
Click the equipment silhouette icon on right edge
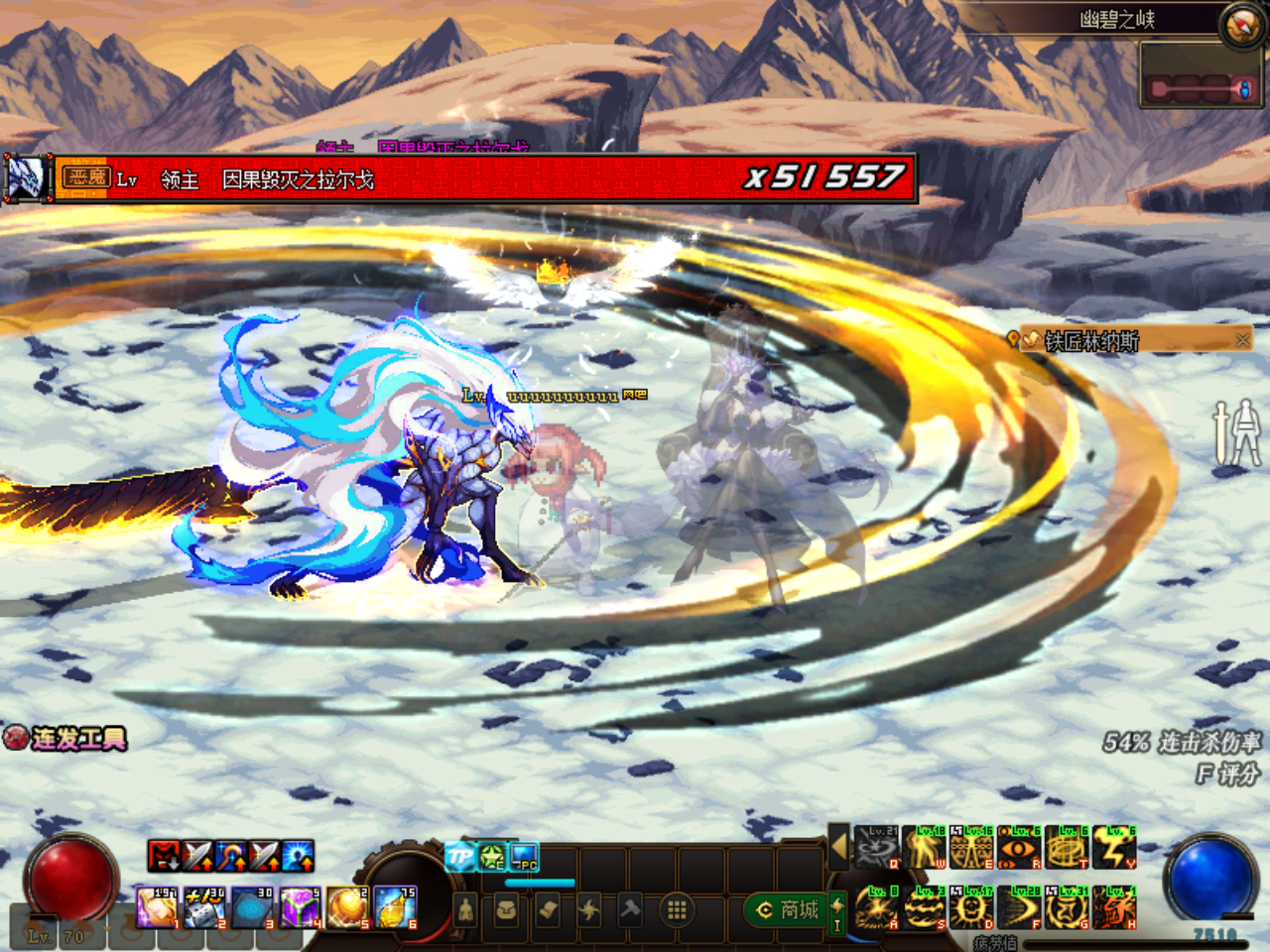pos(1238,432)
